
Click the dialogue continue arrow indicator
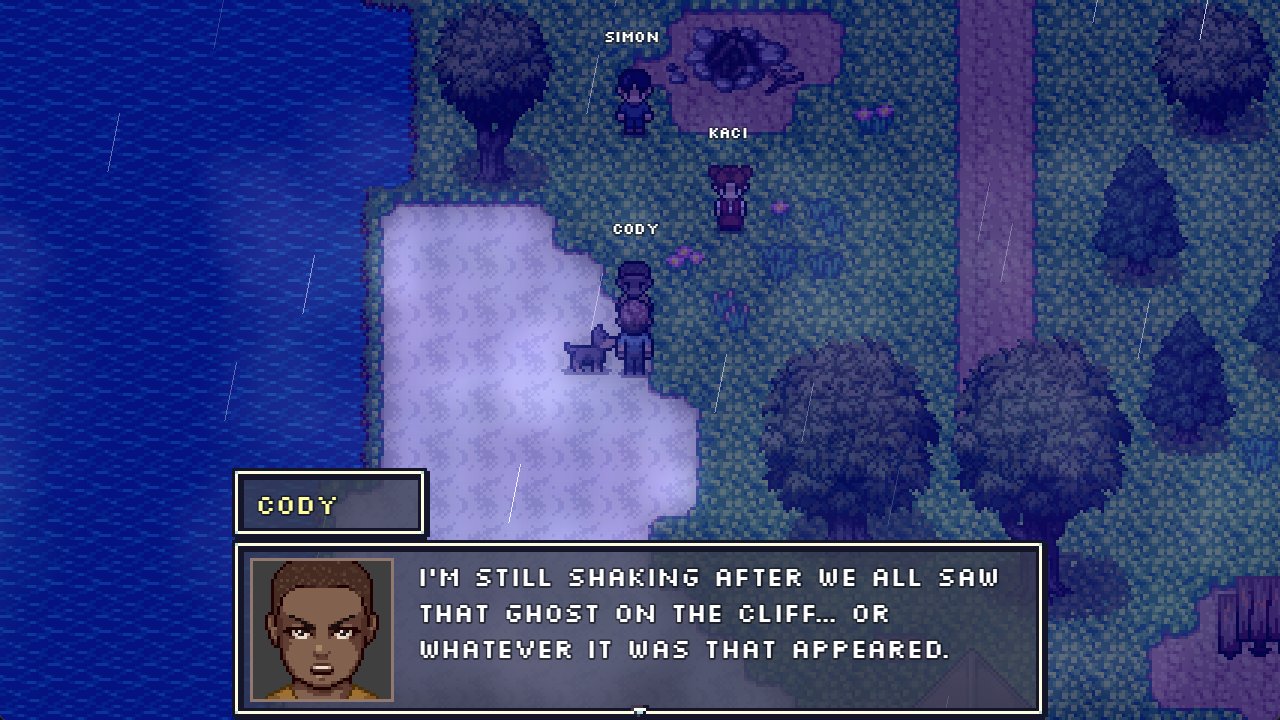coord(639,711)
